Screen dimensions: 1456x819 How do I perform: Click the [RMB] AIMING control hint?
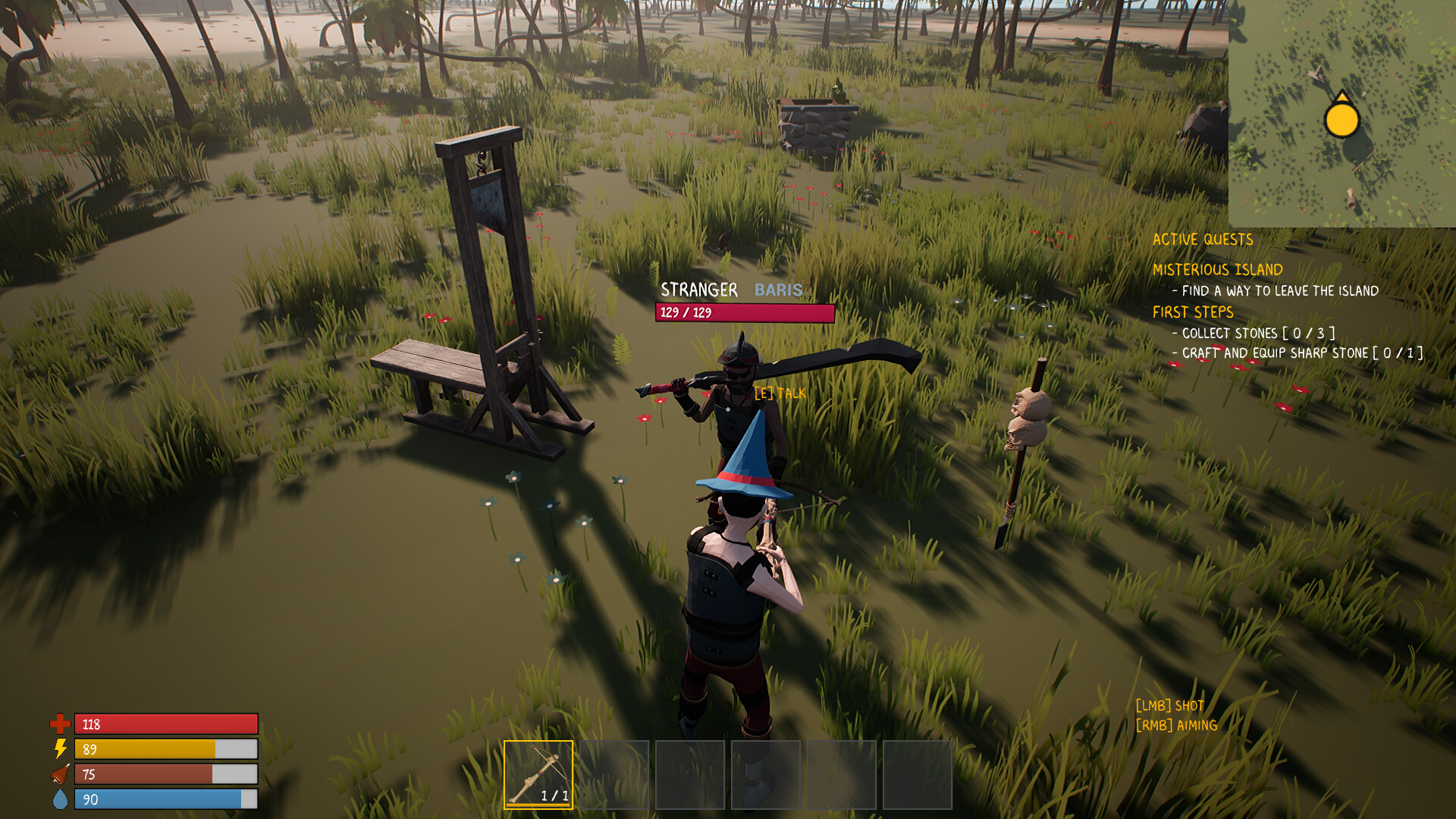(x=1176, y=726)
